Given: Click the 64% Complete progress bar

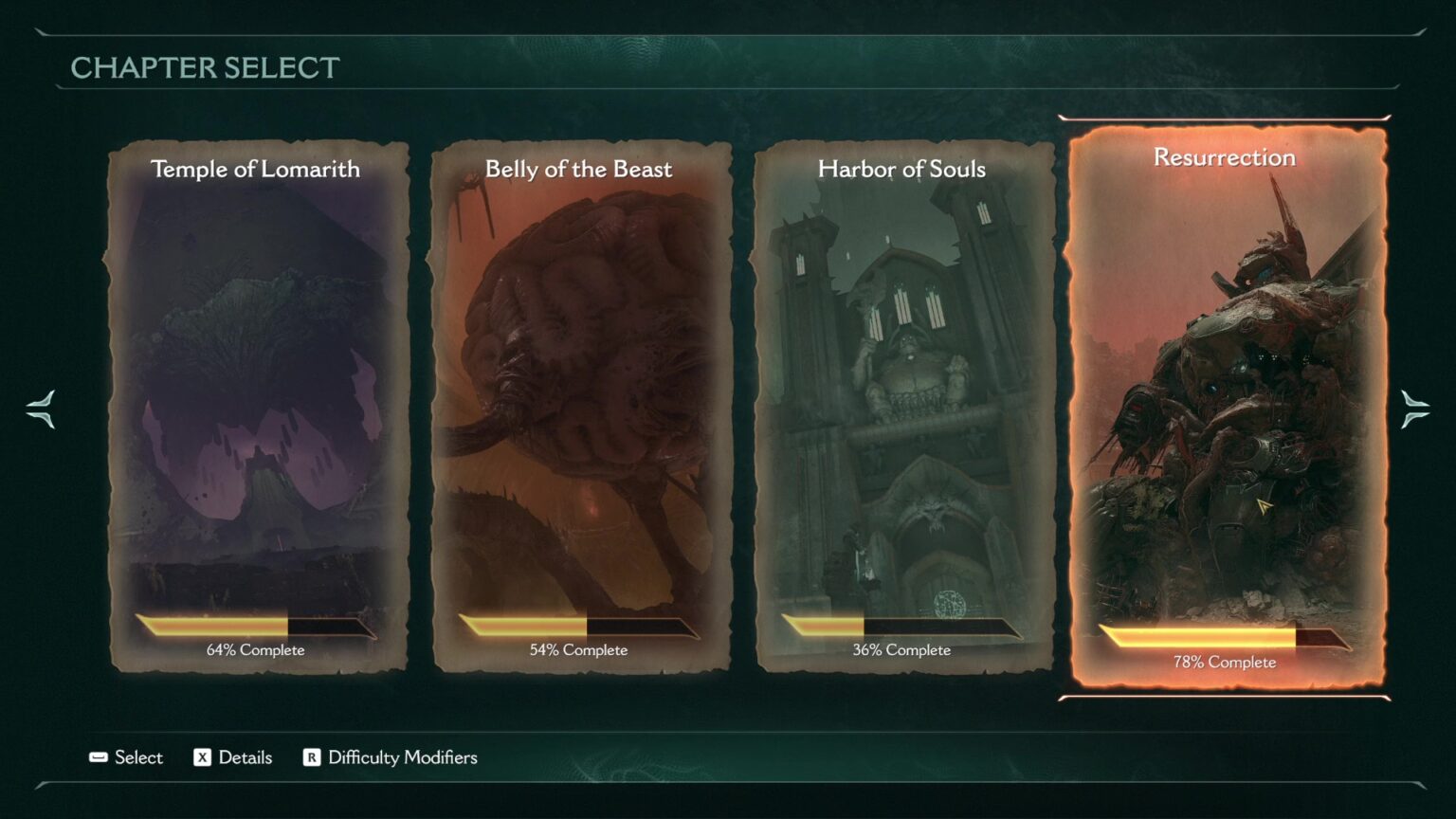Looking at the screenshot, I should [256, 627].
